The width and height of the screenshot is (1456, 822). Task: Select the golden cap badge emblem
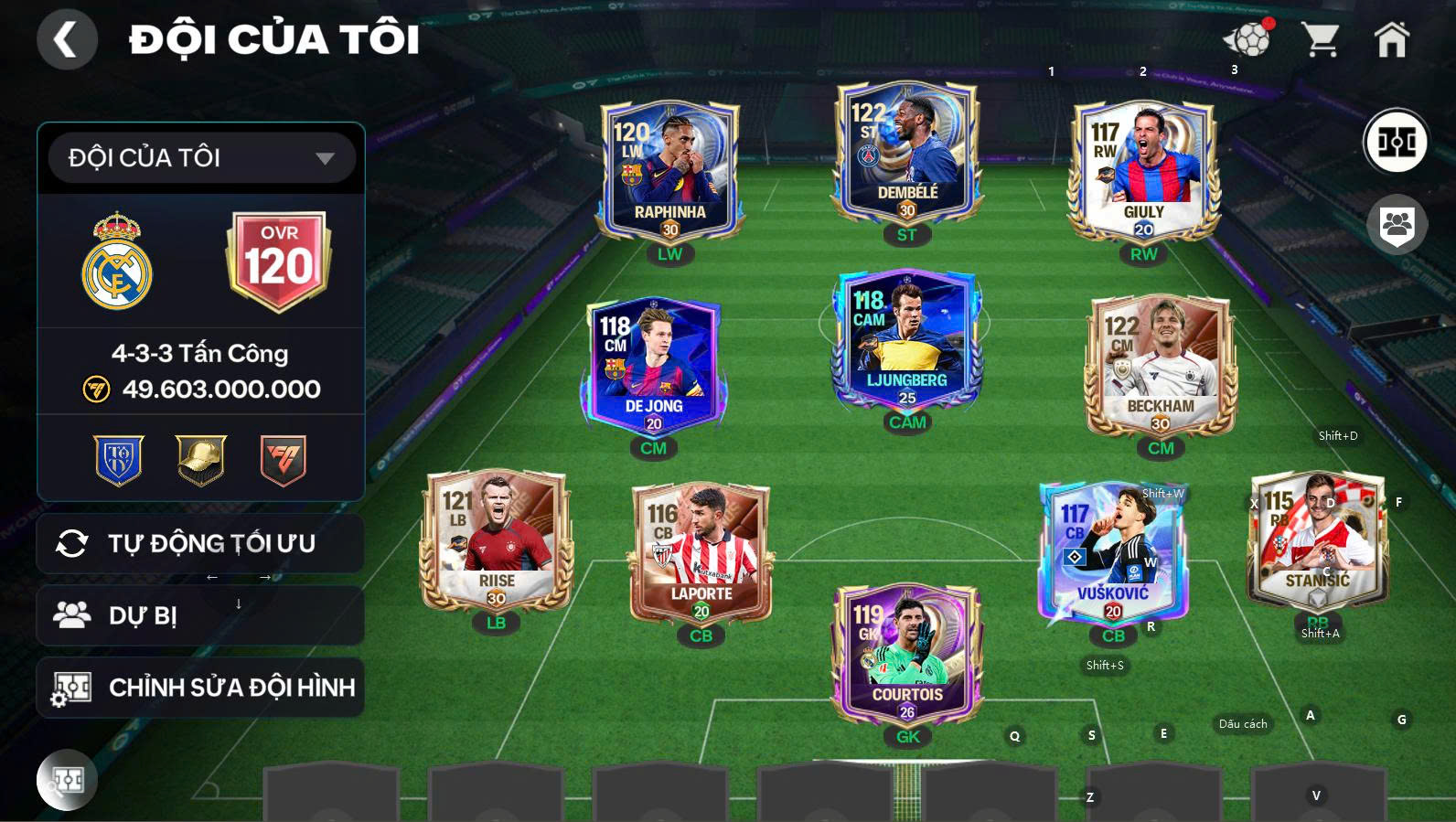pos(200,461)
